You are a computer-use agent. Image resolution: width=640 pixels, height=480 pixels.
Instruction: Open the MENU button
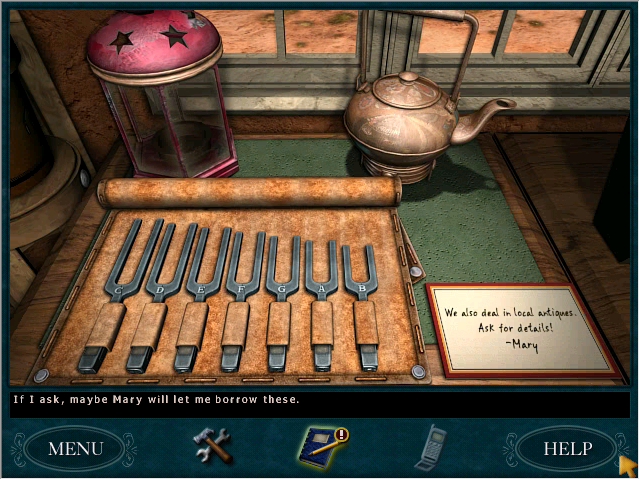coord(75,448)
